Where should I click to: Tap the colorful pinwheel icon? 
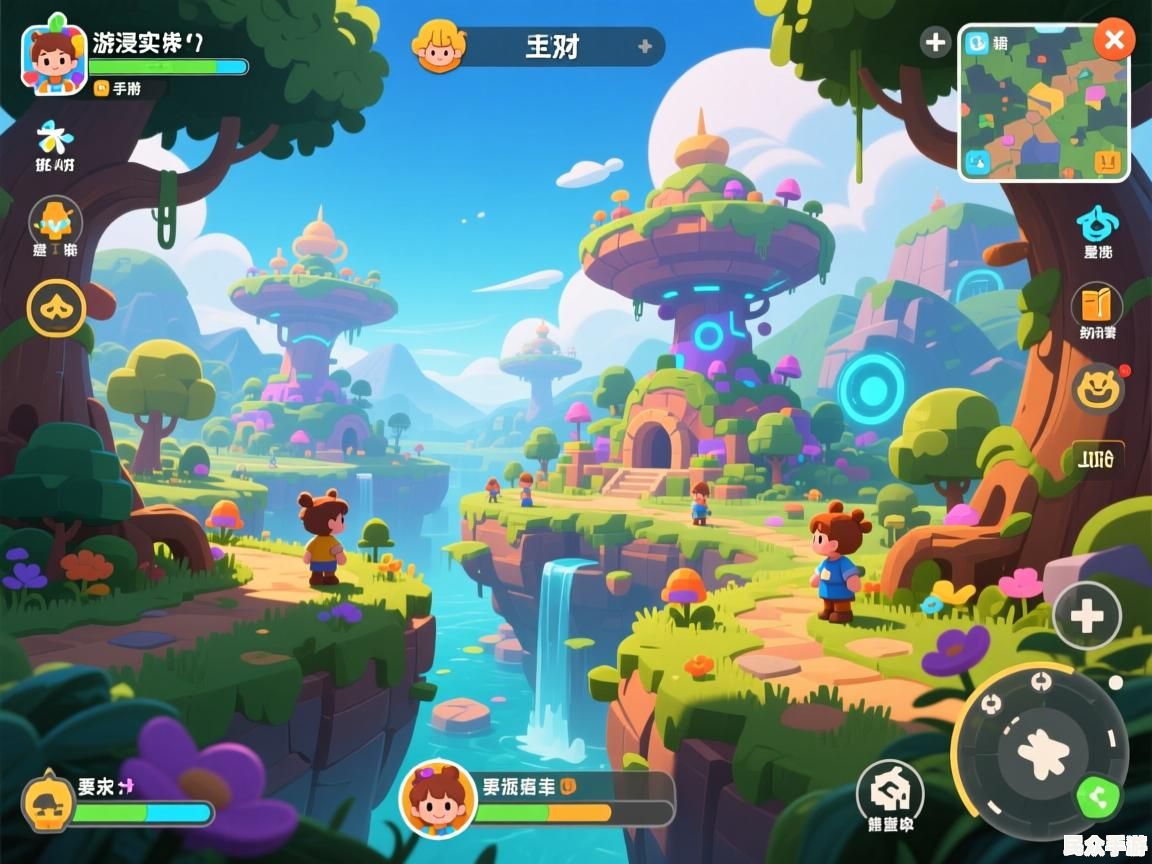pos(54,137)
